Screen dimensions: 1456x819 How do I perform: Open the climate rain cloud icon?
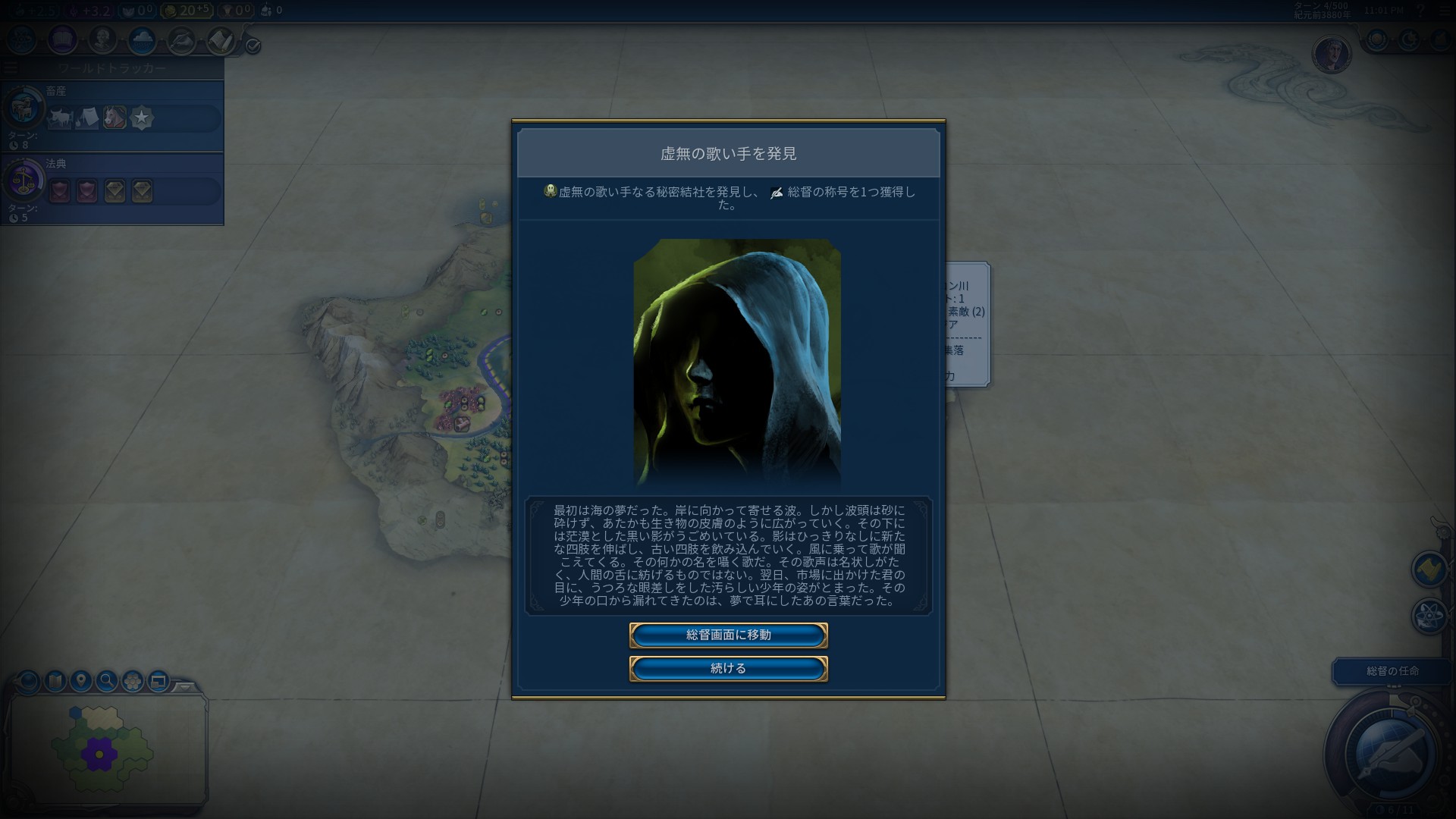[142, 40]
